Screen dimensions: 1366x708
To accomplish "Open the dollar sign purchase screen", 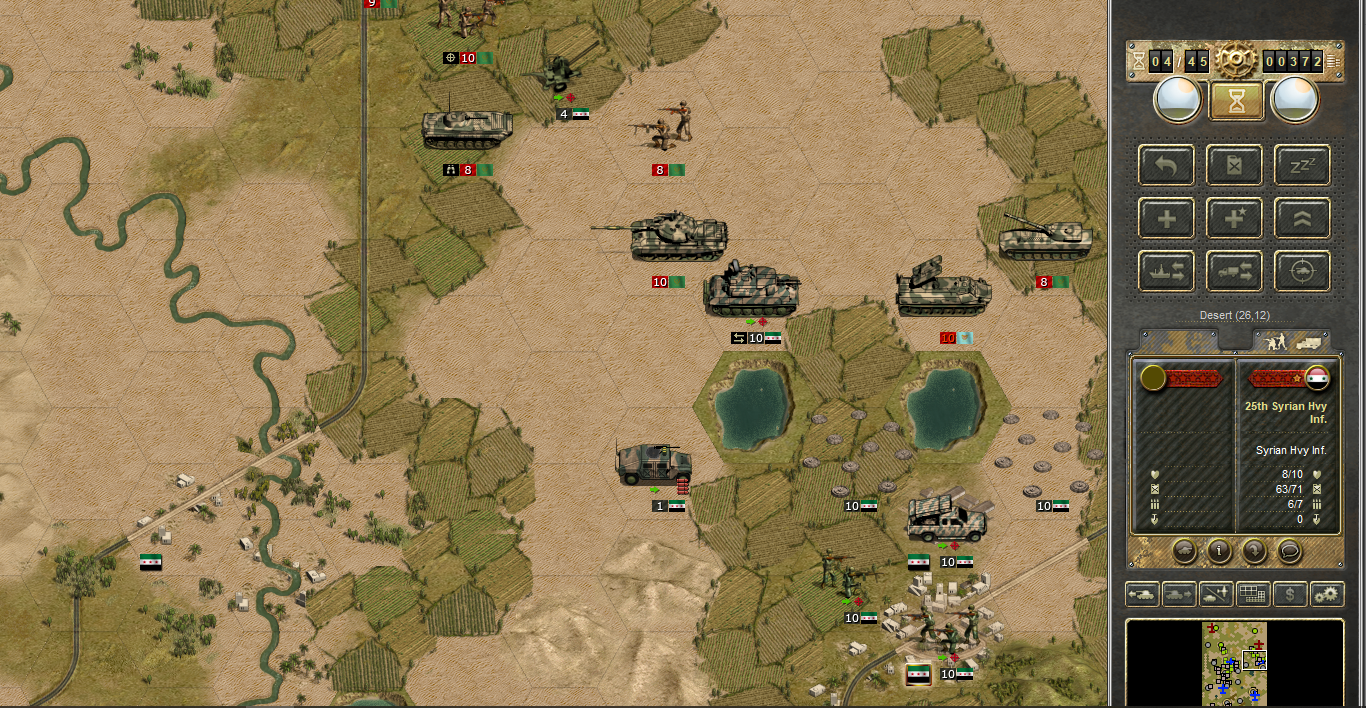I will [1290, 594].
